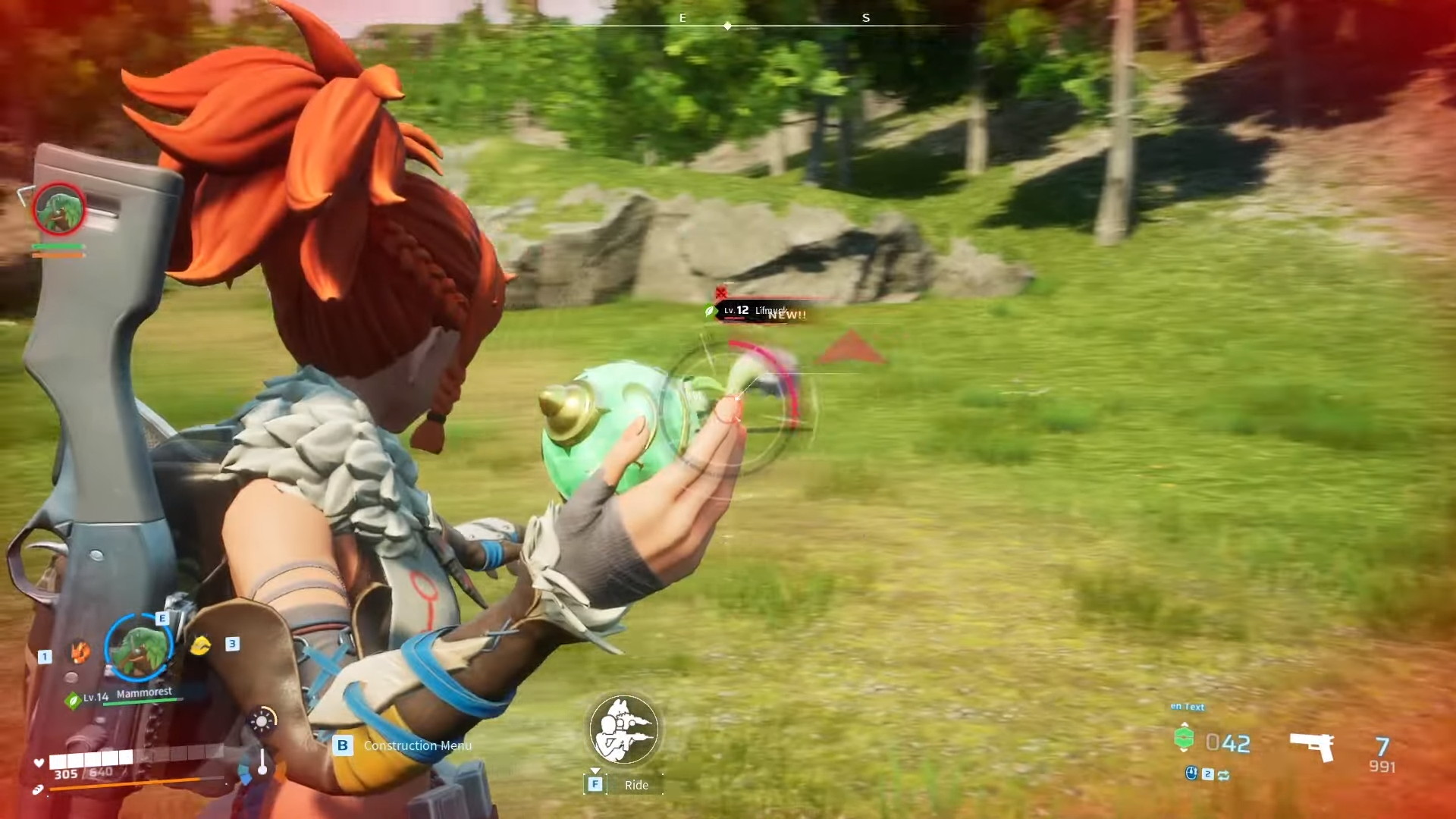Select the green Pal Sphere icon
This screenshot has height=819, width=1456.
[1184, 738]
